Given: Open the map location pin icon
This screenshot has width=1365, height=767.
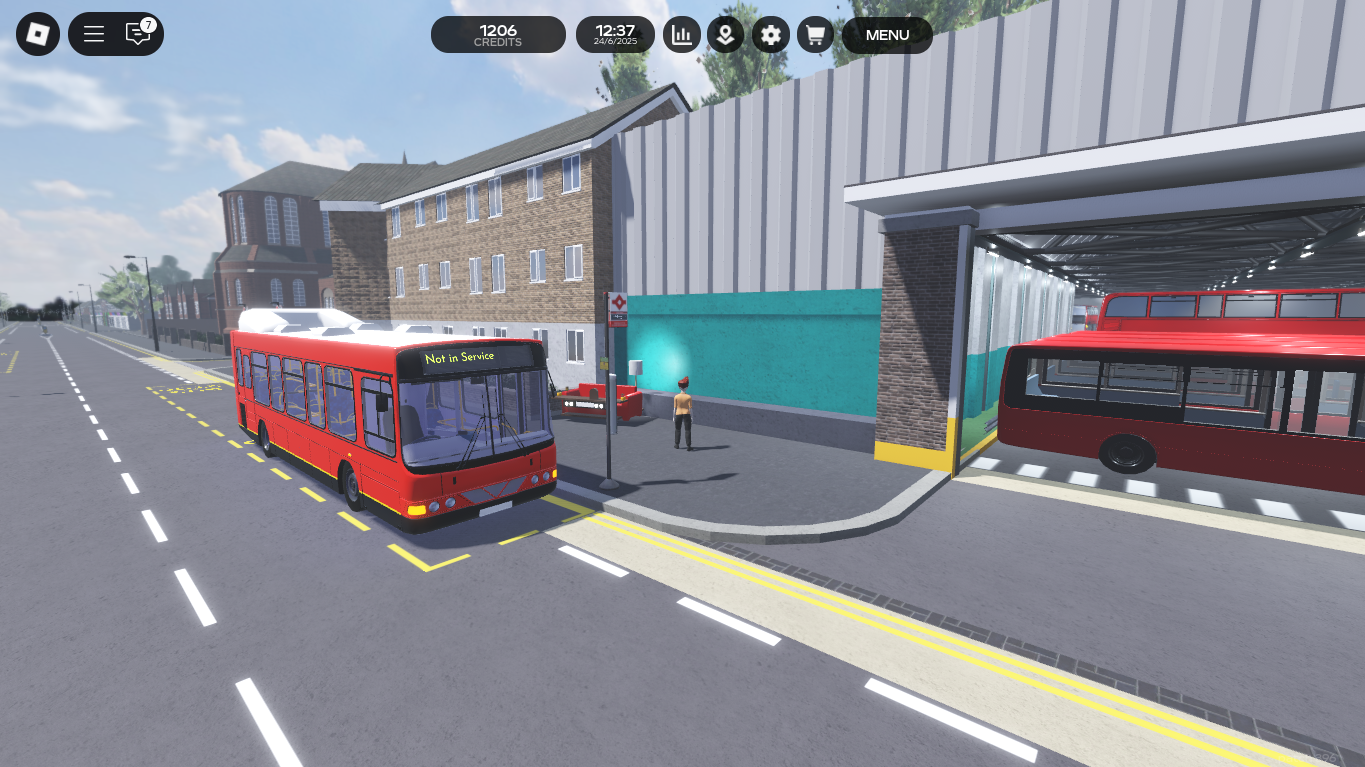Looking at the screenshot, I should 726,35.
